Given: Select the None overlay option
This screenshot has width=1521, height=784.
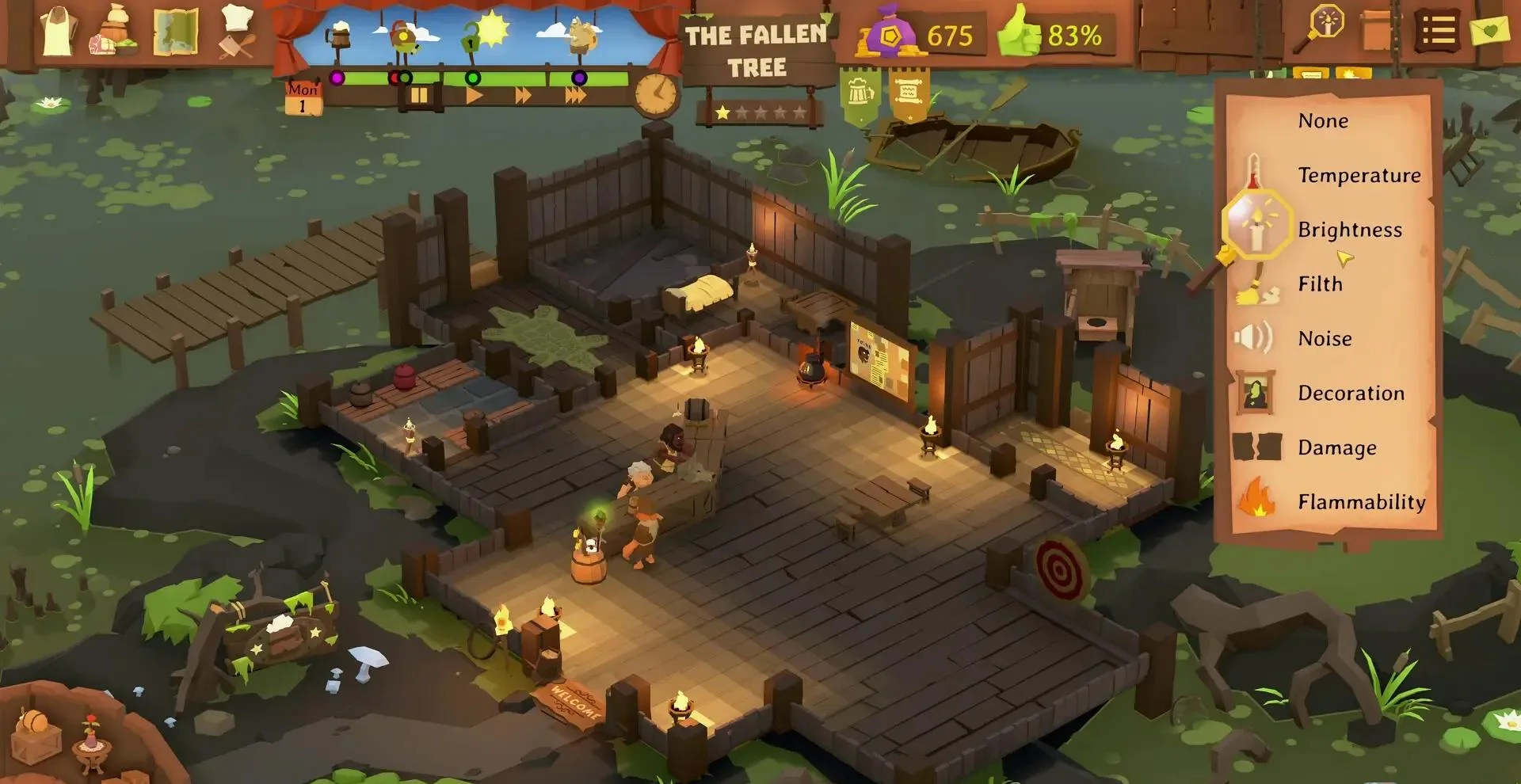Looking at the screenshot, I should [1322, 121].
